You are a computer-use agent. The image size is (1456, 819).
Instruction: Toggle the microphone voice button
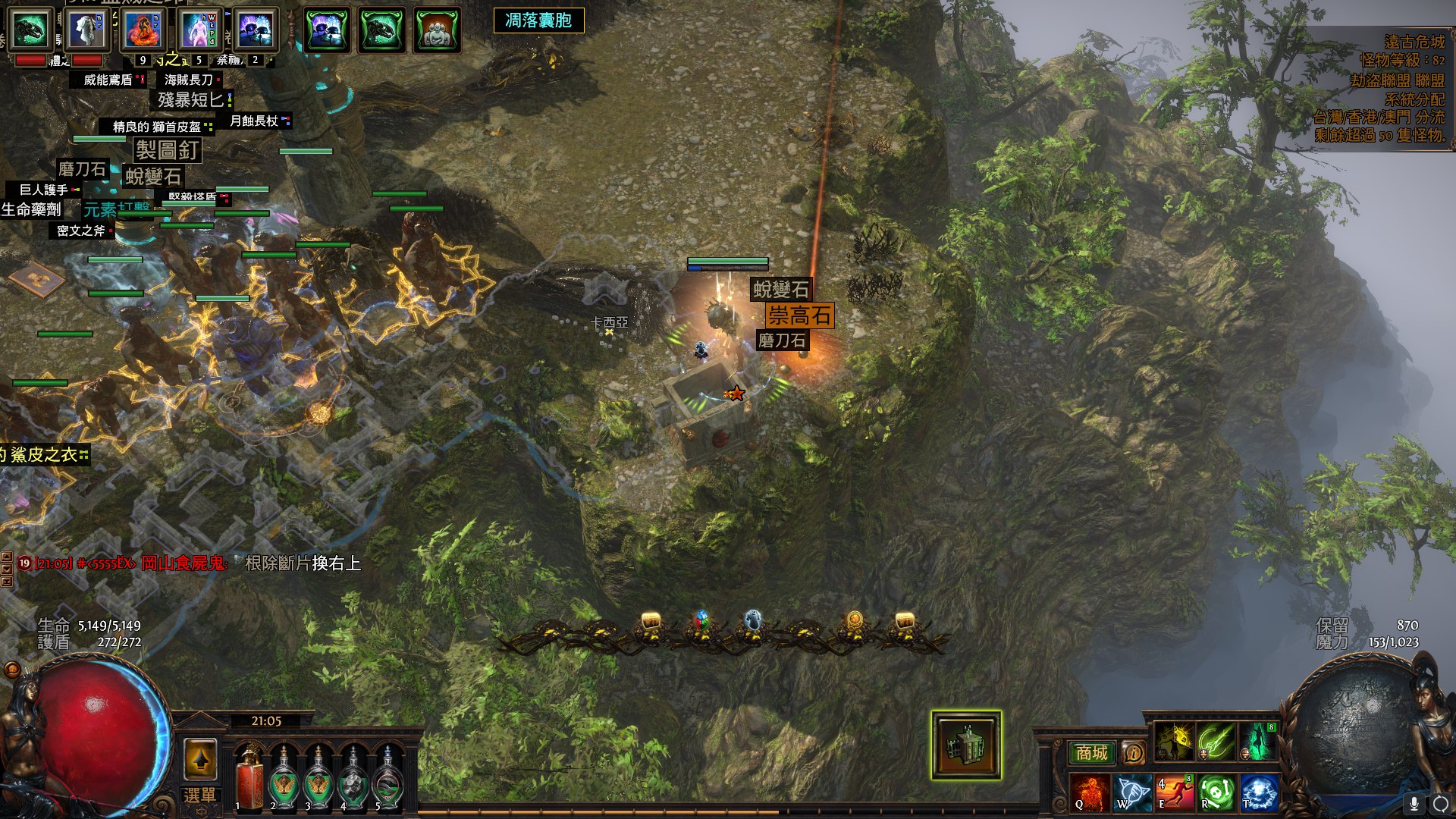(x=1414, y=803)
